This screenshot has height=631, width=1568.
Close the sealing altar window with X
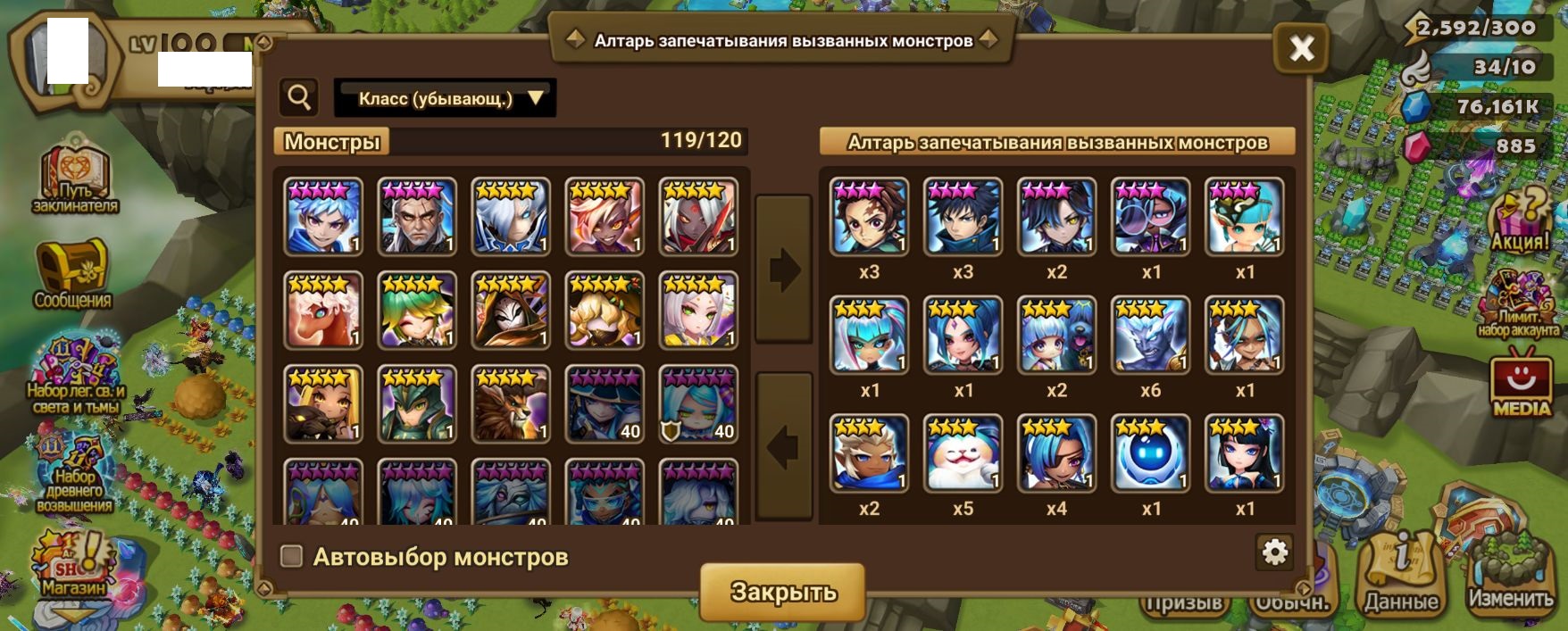click(1301, 48)
